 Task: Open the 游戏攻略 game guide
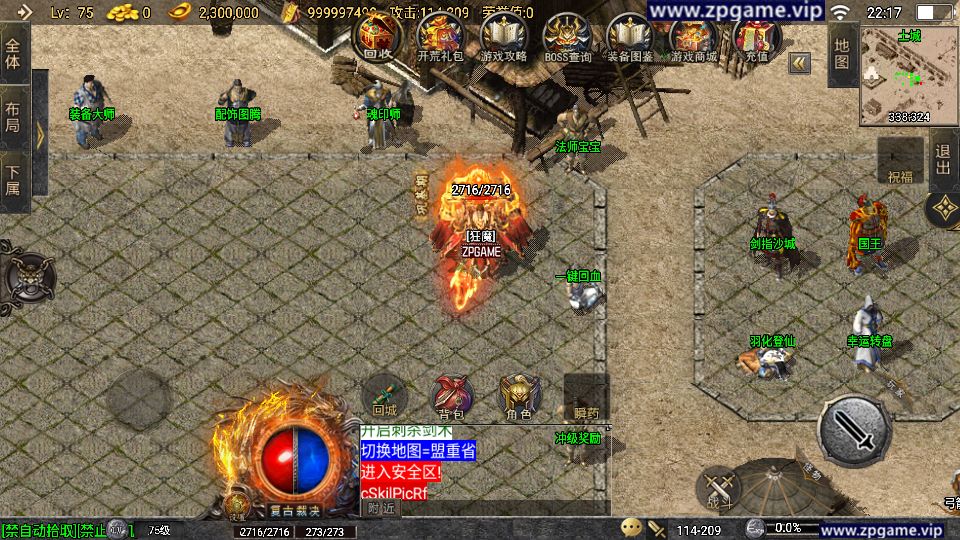(x=504, y=39)
